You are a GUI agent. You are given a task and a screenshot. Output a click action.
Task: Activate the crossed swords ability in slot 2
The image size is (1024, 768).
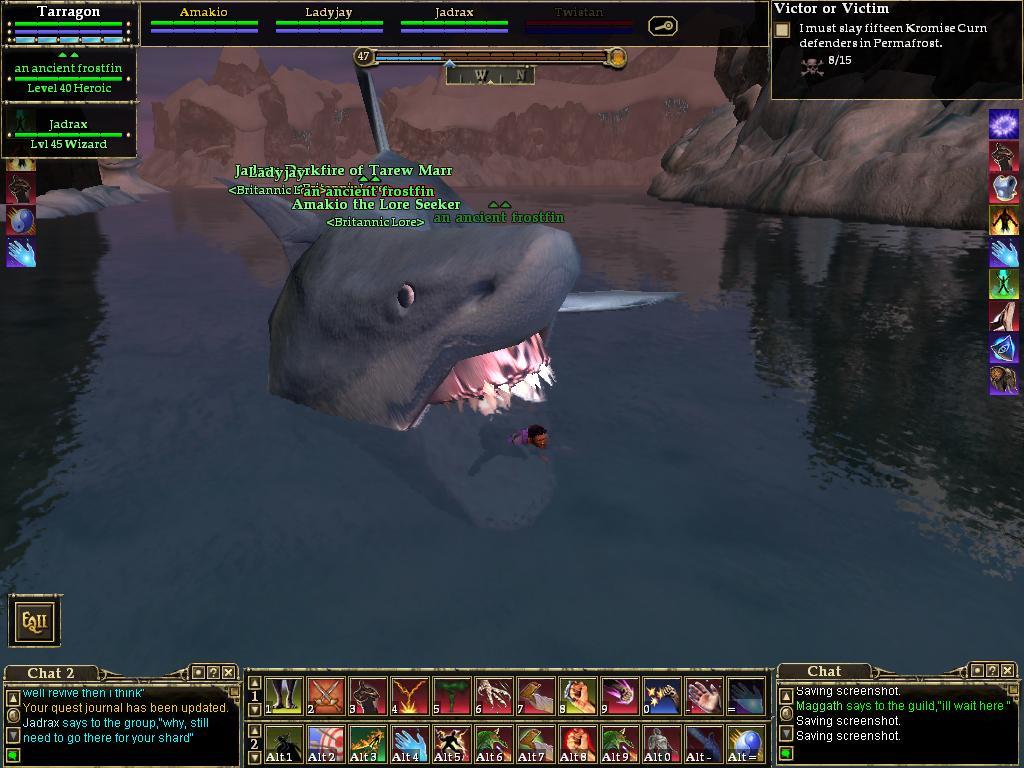pos(326,696)
